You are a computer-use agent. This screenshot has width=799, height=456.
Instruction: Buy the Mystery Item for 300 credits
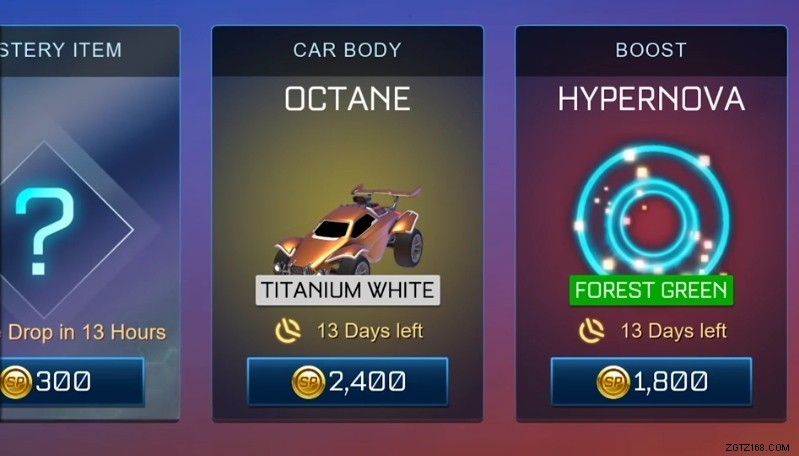70,381
